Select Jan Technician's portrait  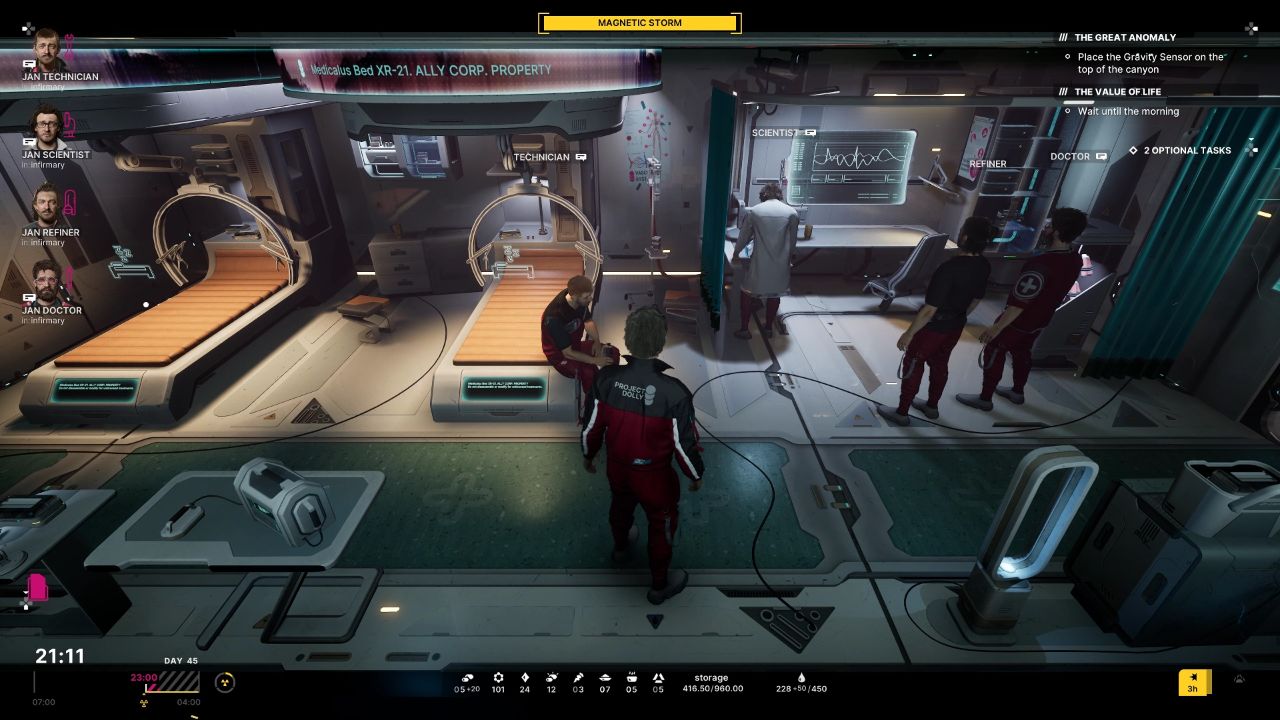coord(47,47)
